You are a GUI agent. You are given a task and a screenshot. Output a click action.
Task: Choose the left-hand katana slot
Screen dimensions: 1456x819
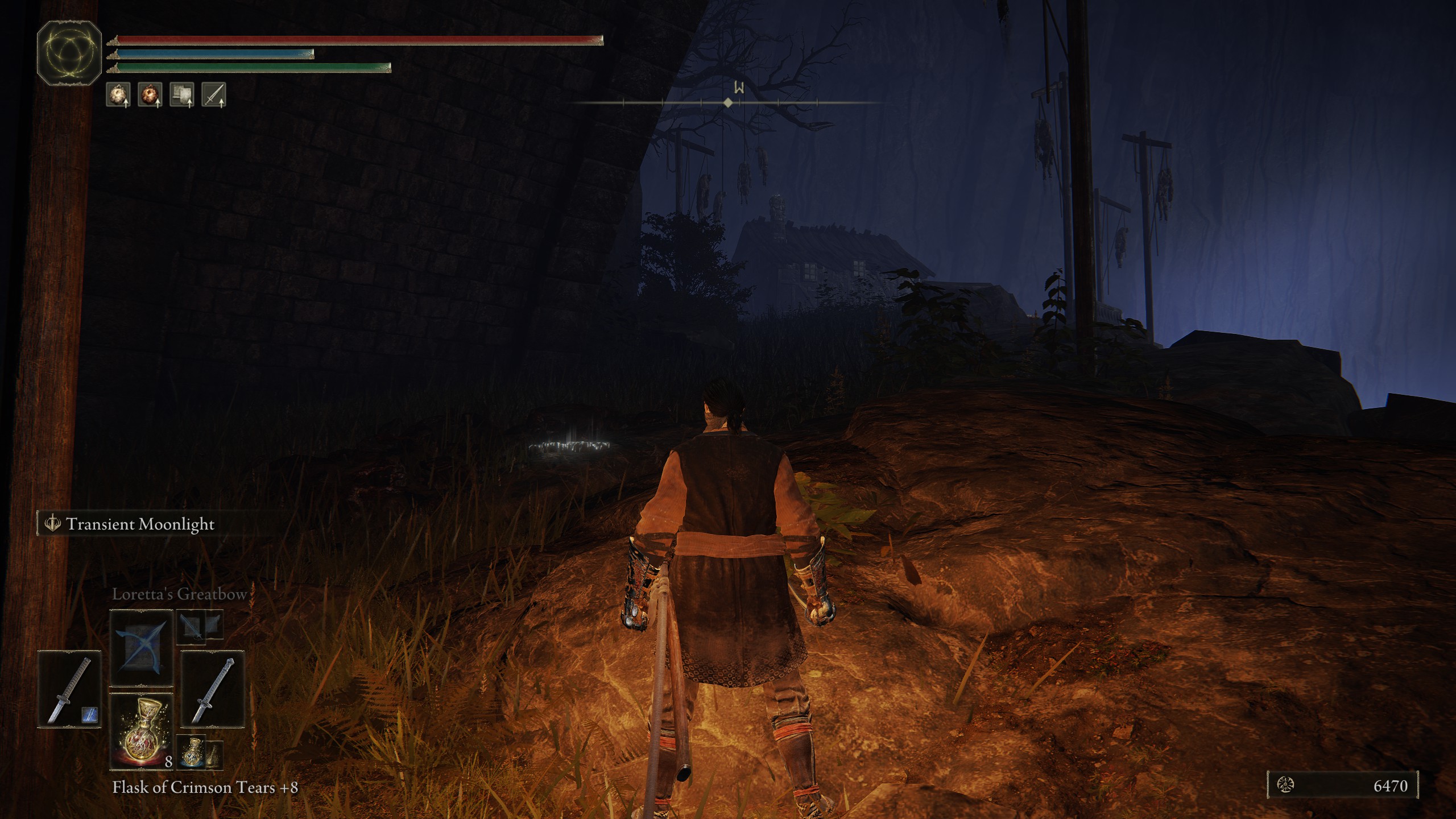(x=69, y=689)
